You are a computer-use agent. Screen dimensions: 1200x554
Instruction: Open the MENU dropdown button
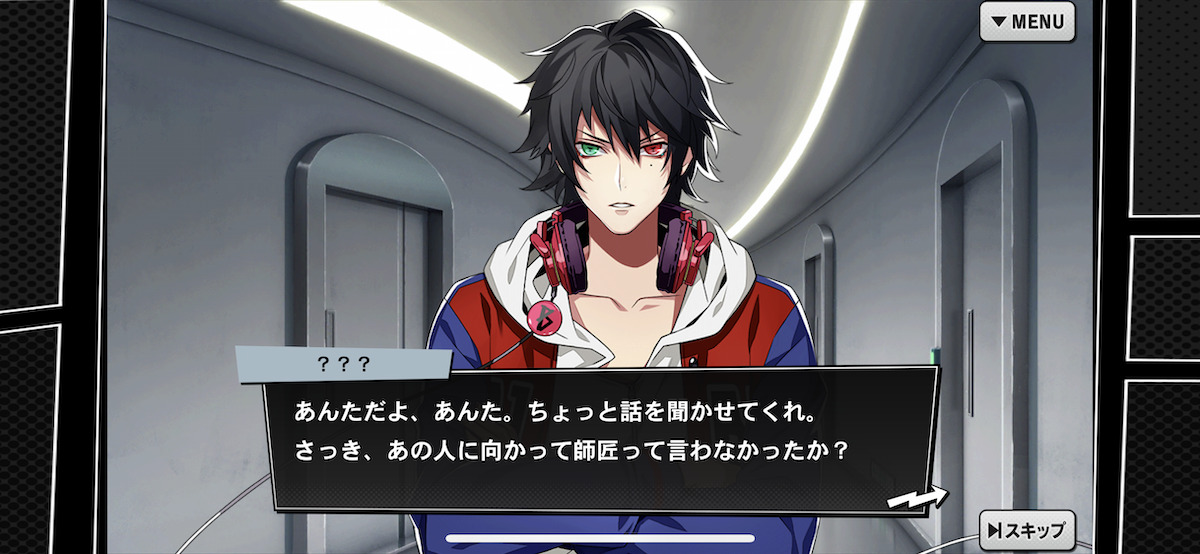click(1027, 21)
